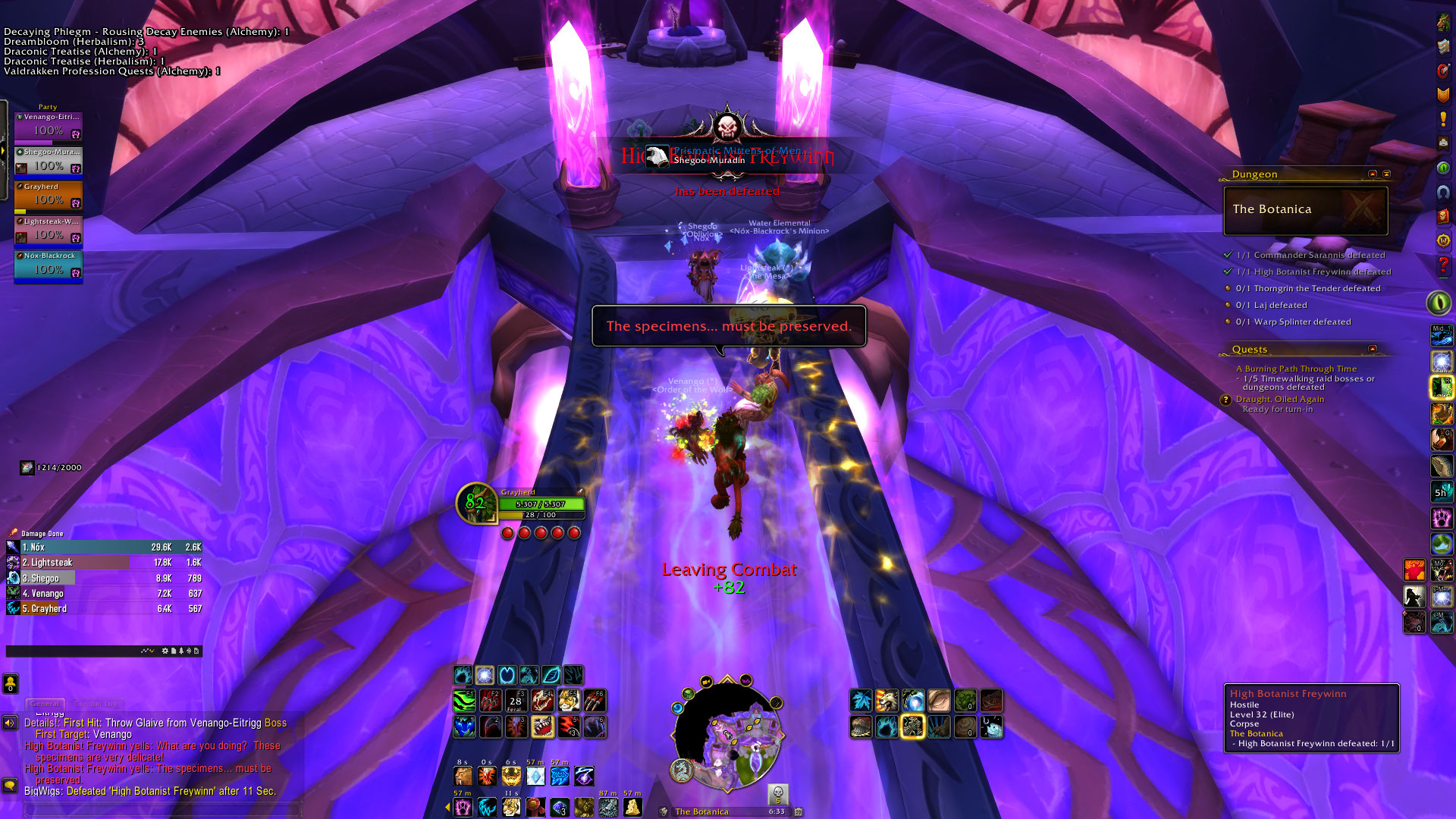Open A Burning Path Through Time quest
1456x819 pixels.
[x=1297, y=369]
